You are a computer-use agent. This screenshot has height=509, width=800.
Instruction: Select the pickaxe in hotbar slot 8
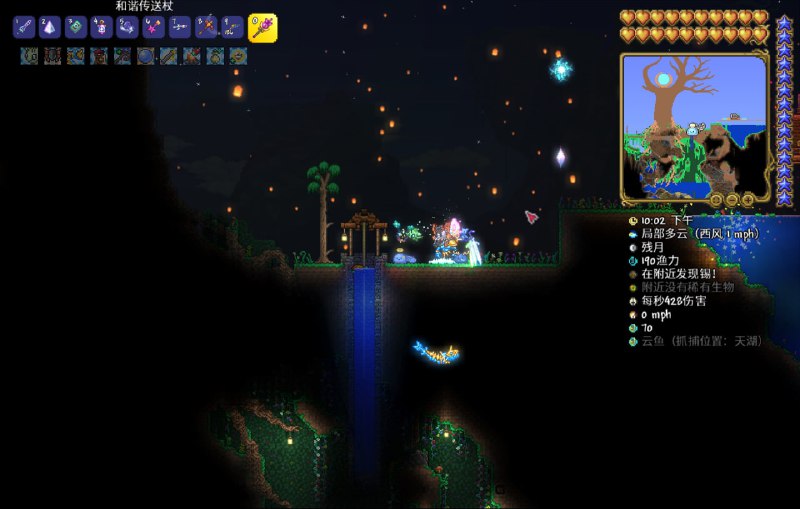(x=206, y=28)
